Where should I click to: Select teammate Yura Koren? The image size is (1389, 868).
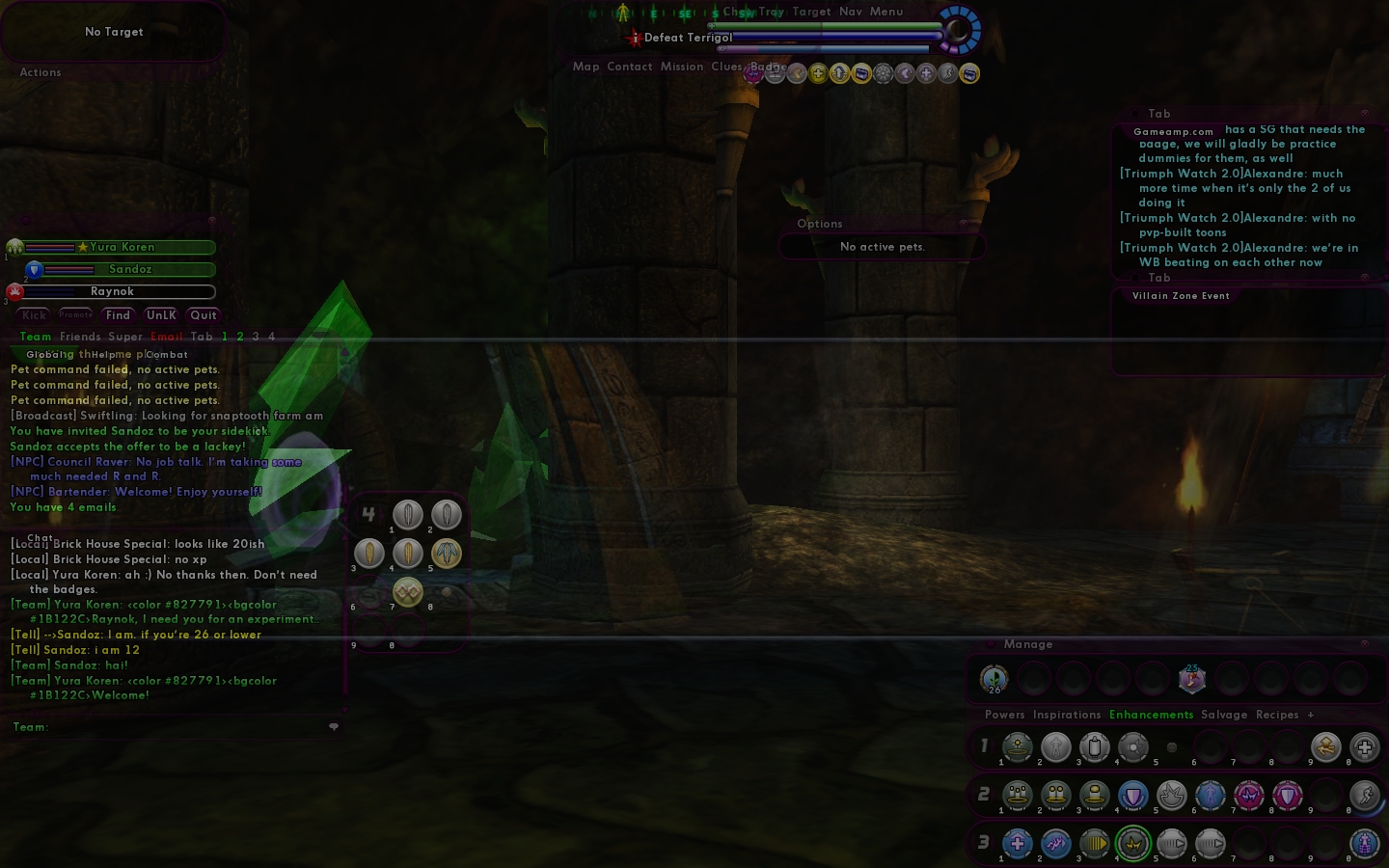pyautogui.click(x=122, y=247)
